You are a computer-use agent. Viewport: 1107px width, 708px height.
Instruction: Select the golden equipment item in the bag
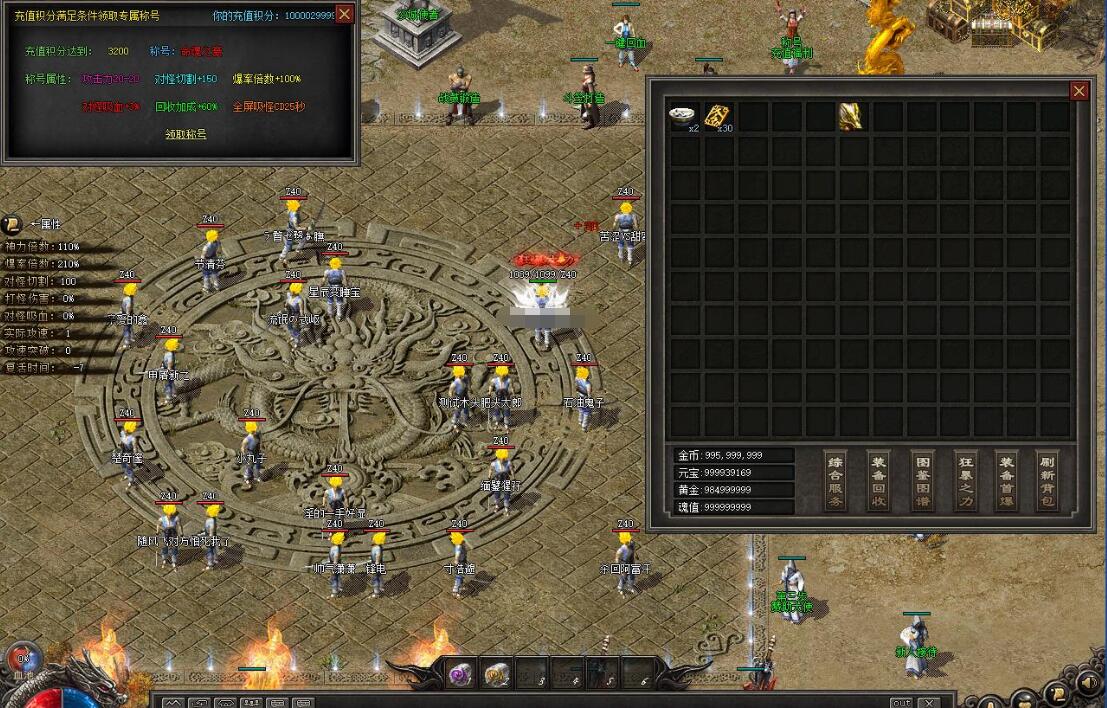click(852, 116)
